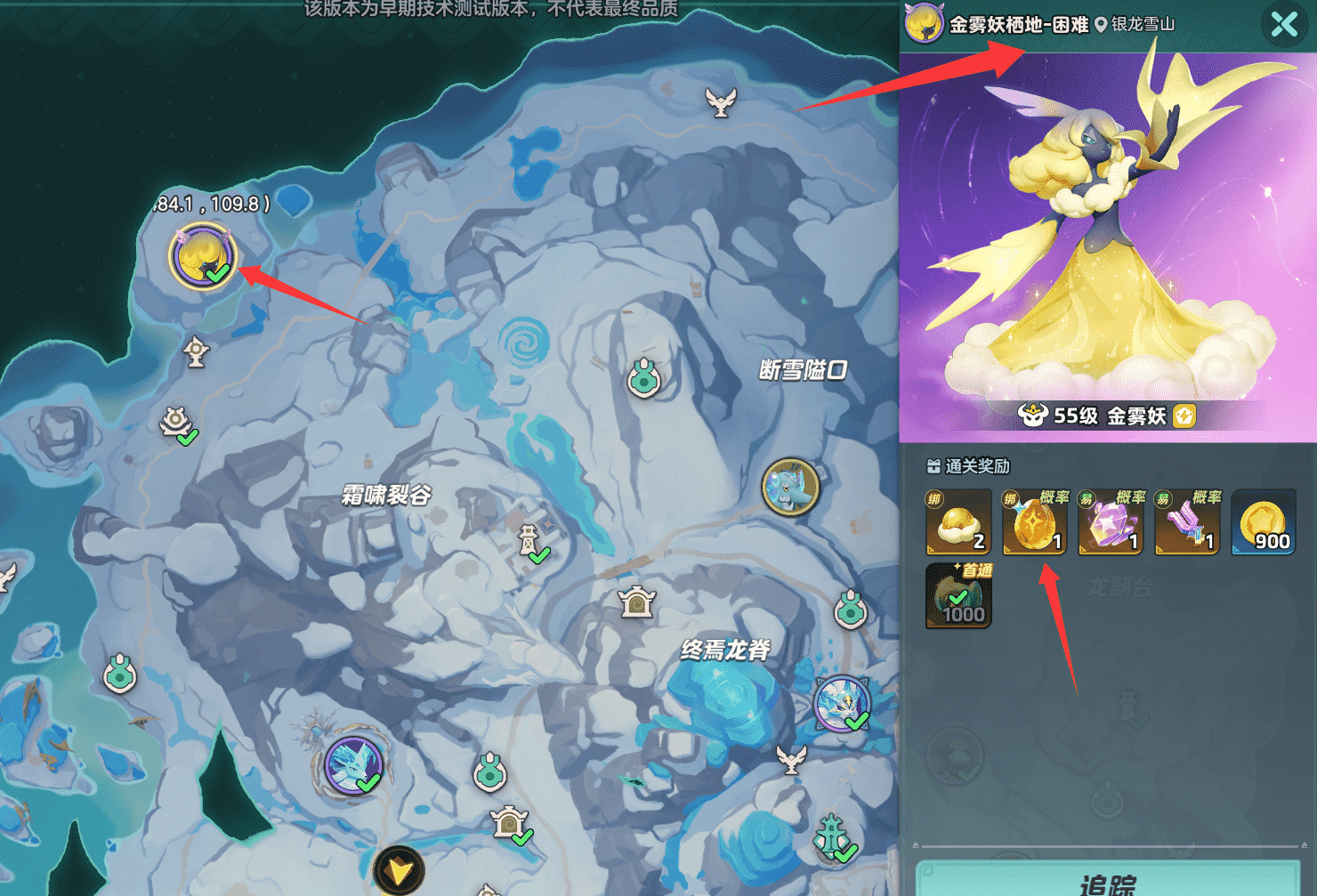This screenshot has width=1317, height=896.
Task: Click the checkmark on the snow dragon boss marker
Action: 857,722
